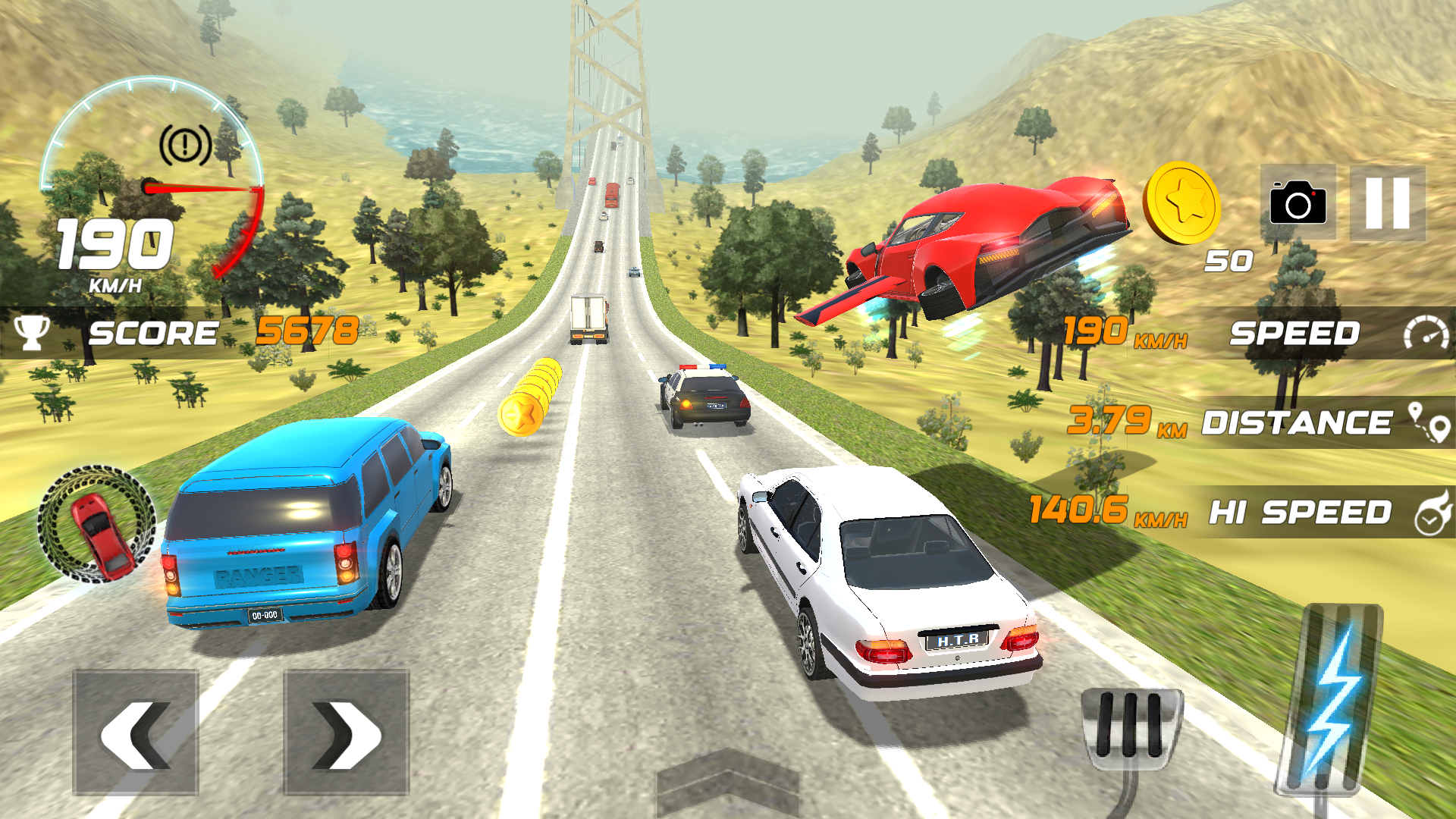This screenshot has width=1456, height=819.
Task: Steer right with the right arrow button
Action: (347, 733)
